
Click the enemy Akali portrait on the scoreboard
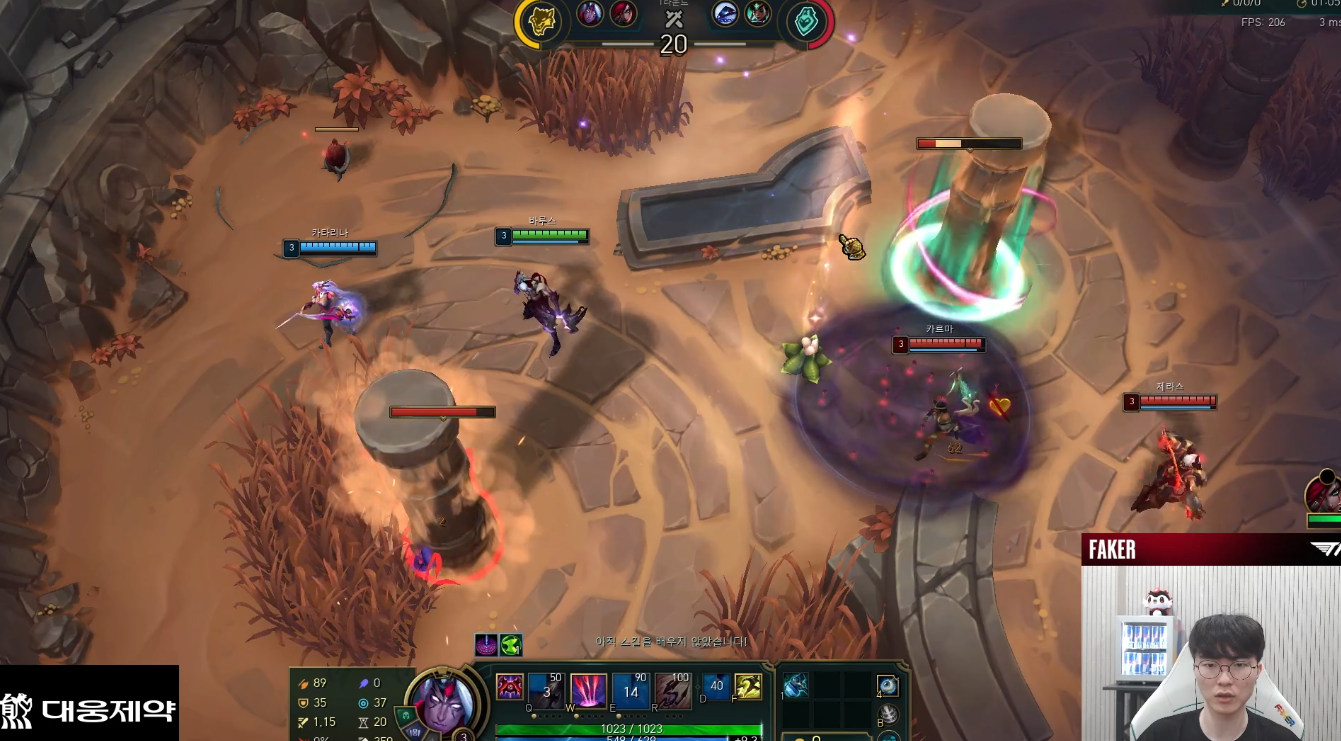pyautogui.click(x=756, y=16)
